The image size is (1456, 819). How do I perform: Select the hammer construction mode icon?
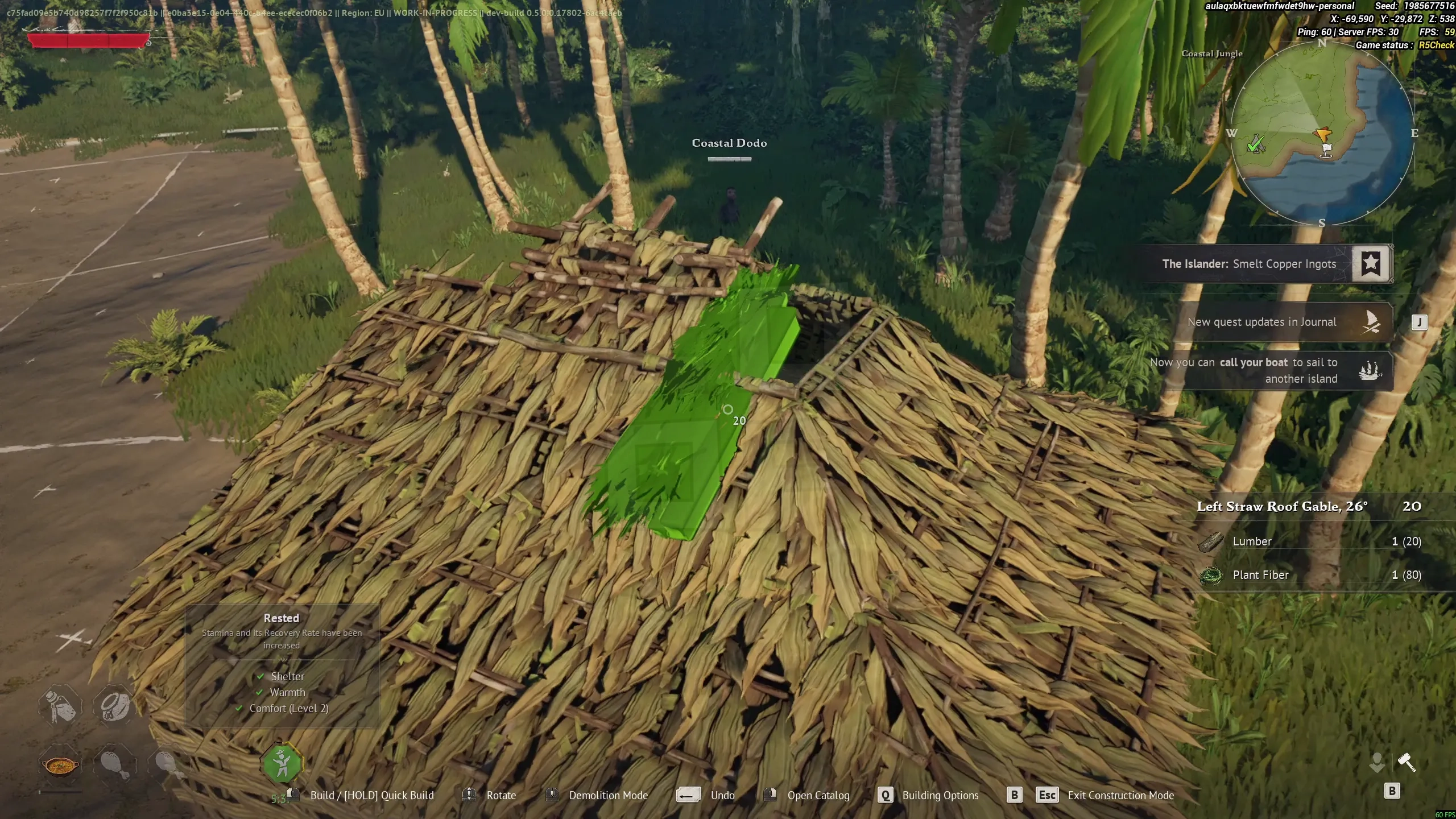point(1407,762)
